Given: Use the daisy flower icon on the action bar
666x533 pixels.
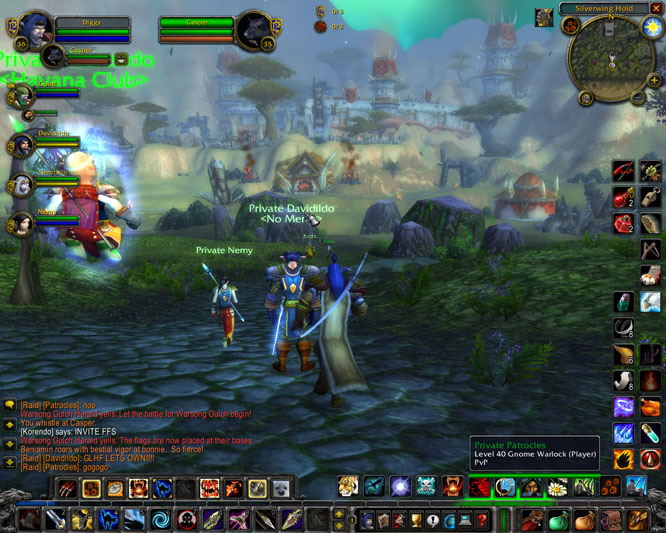Looking at the screenshot, I should tap(557, 487).
